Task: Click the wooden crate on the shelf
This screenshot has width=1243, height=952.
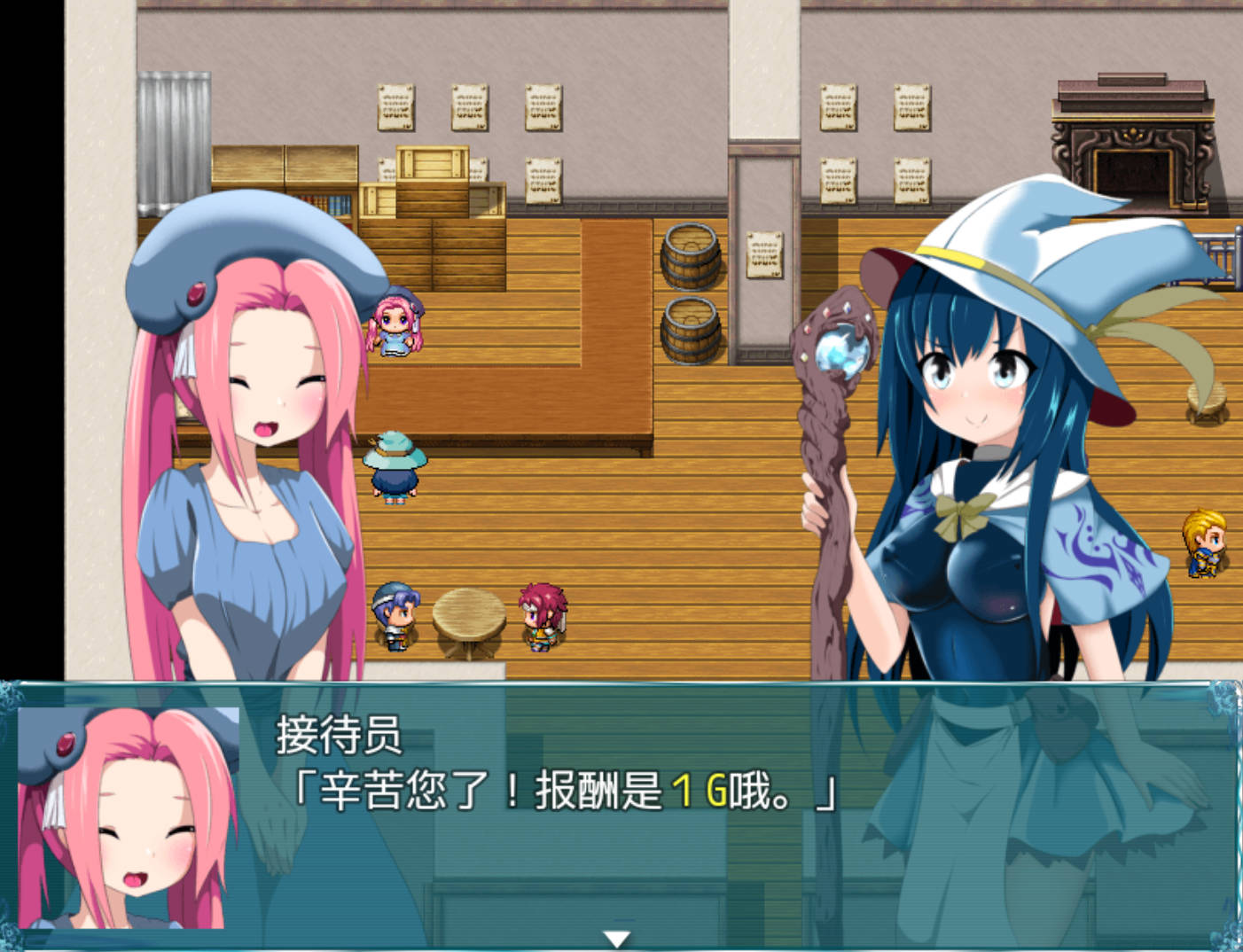Action: click(x=432, y=160)
